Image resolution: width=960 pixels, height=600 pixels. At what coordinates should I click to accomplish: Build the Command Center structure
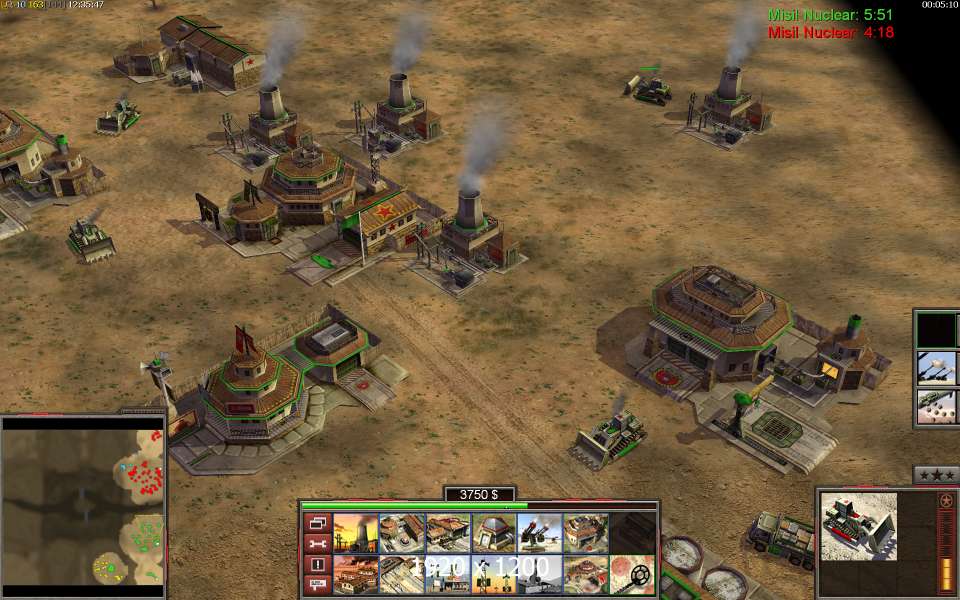(585, 575)
